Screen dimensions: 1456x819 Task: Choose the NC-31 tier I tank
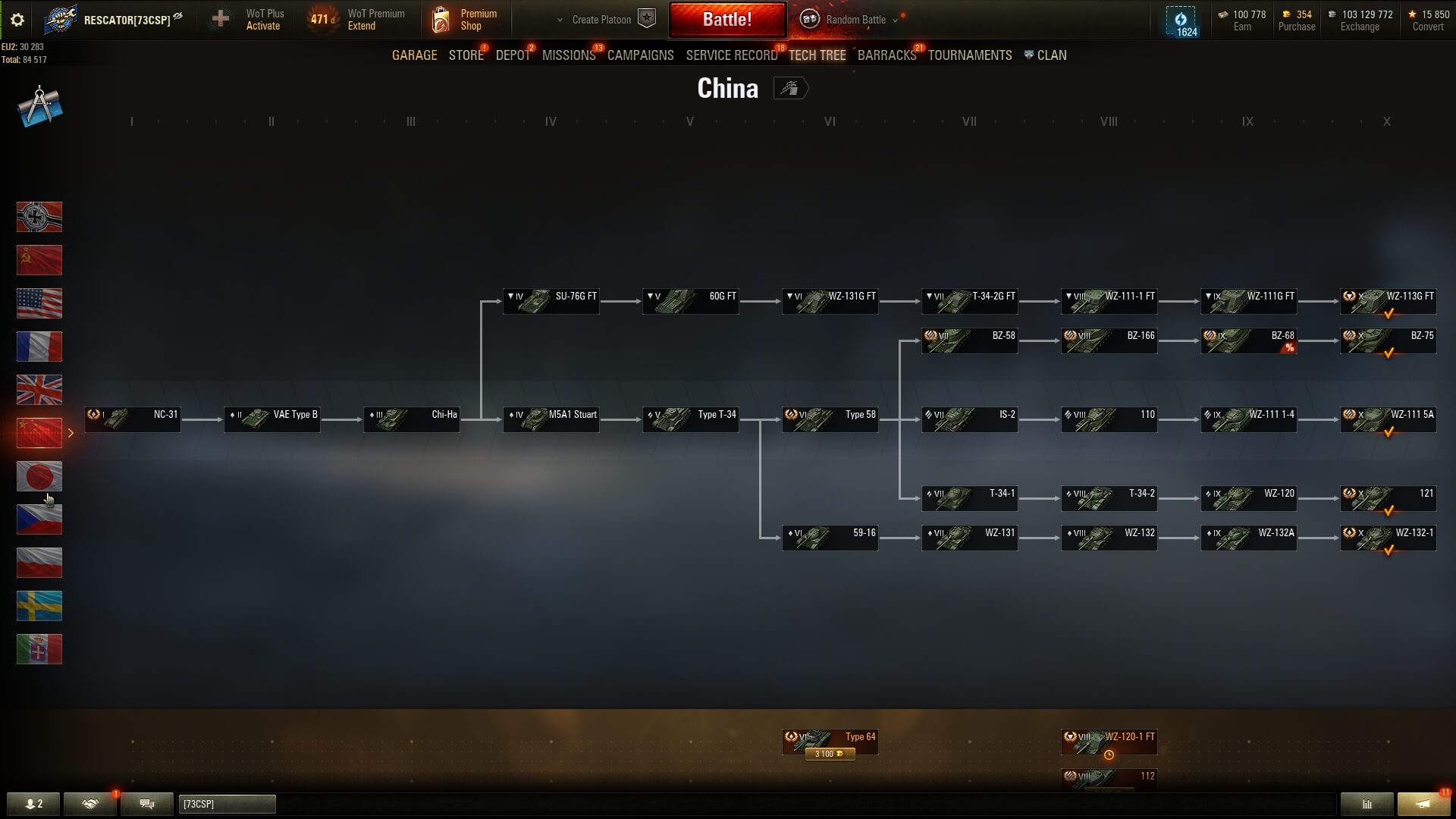(x=133, y=419)
